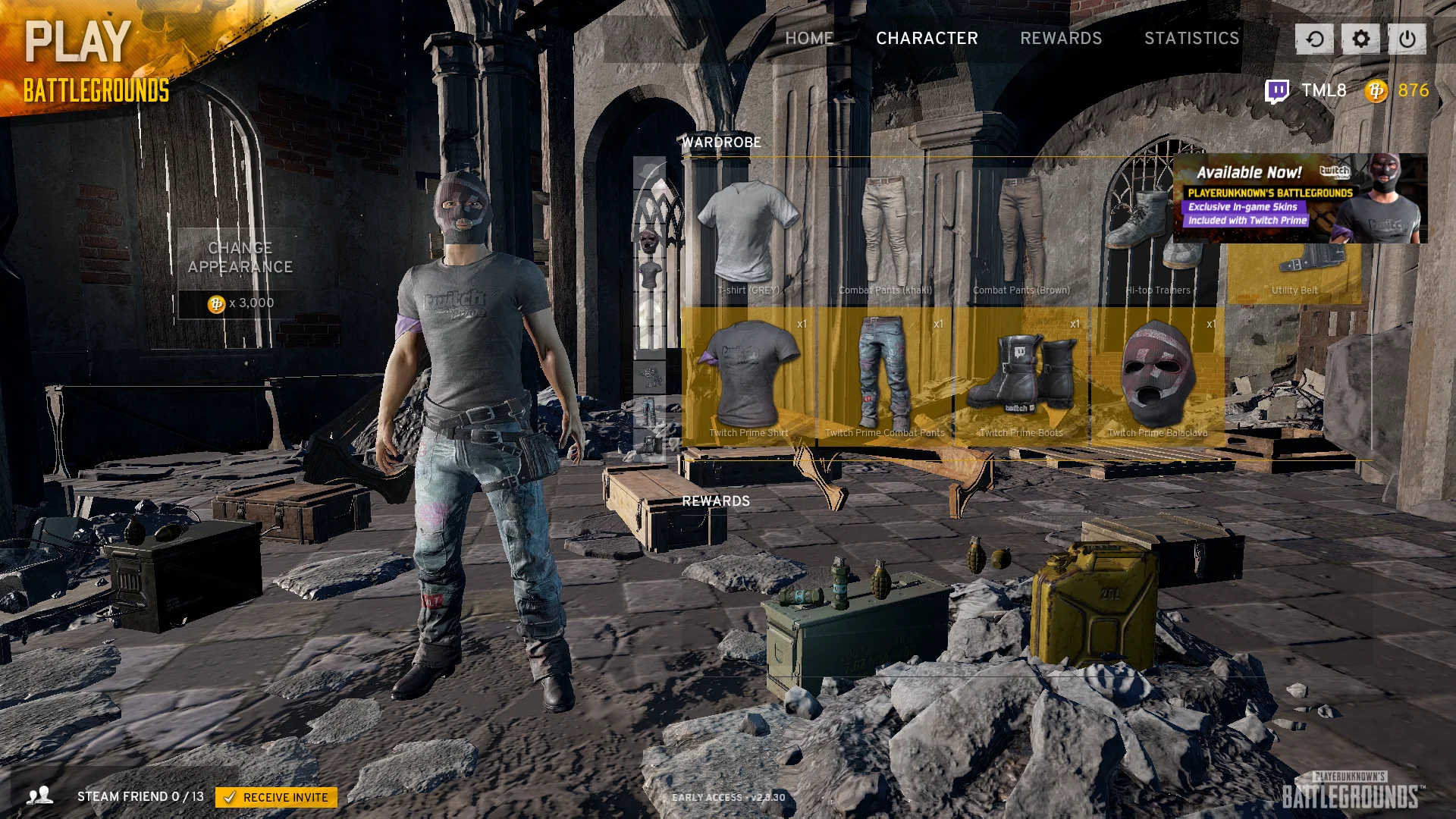Open Change Appearance for 3,000 coins
Screen dimensions: 1456x819
tap(240, 273)
